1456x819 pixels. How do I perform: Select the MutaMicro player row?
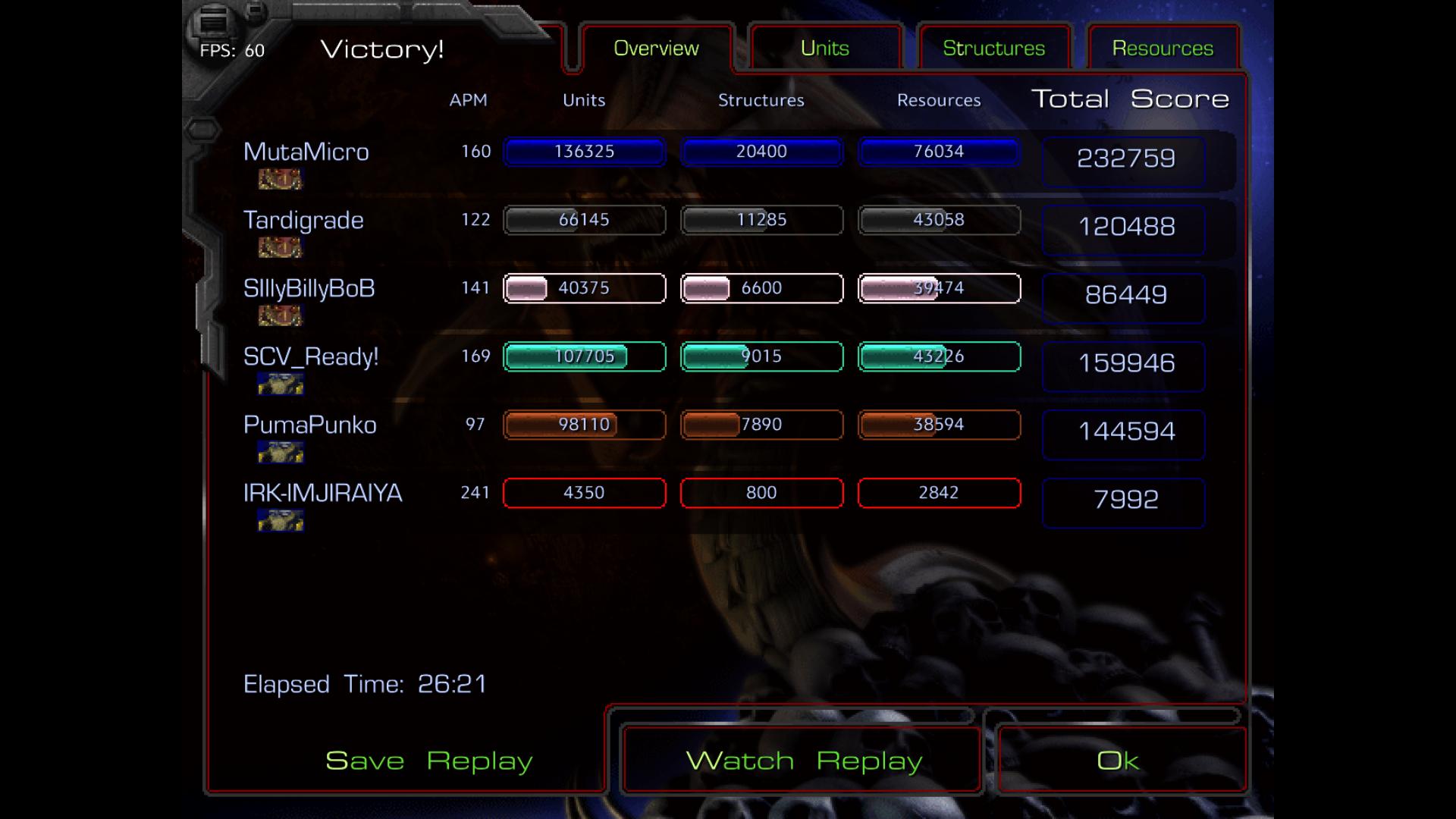[x=306, y=152]
